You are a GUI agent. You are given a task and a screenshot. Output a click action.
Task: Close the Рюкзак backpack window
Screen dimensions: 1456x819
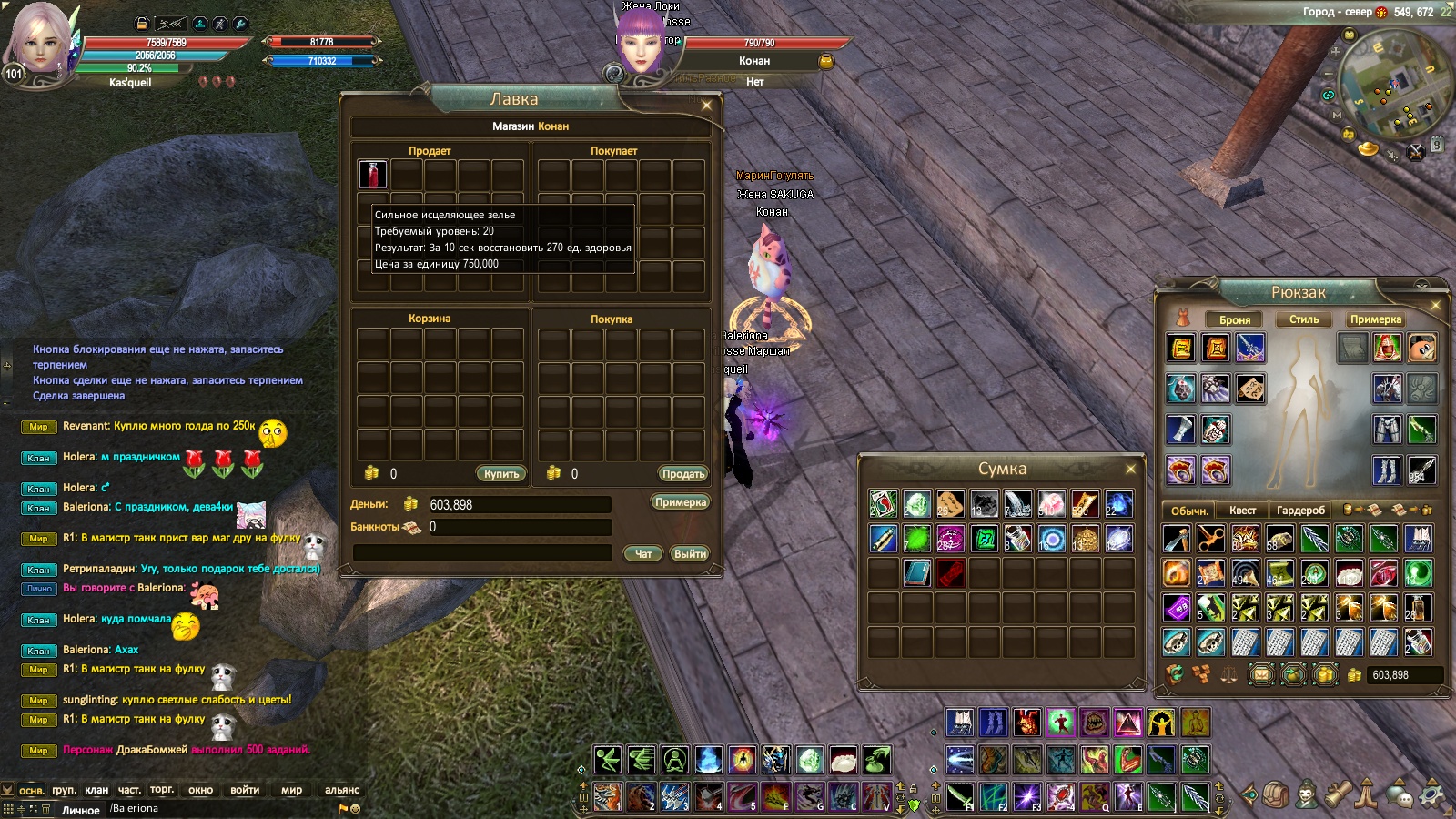pos(1435,306)
